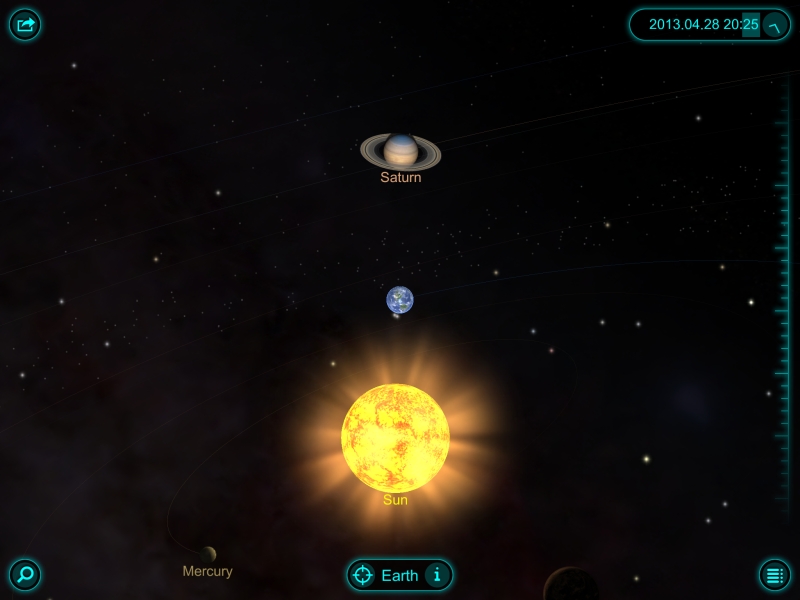Show Earth information with the i button
Screen dimensions: 800x600
coord(435,575)
